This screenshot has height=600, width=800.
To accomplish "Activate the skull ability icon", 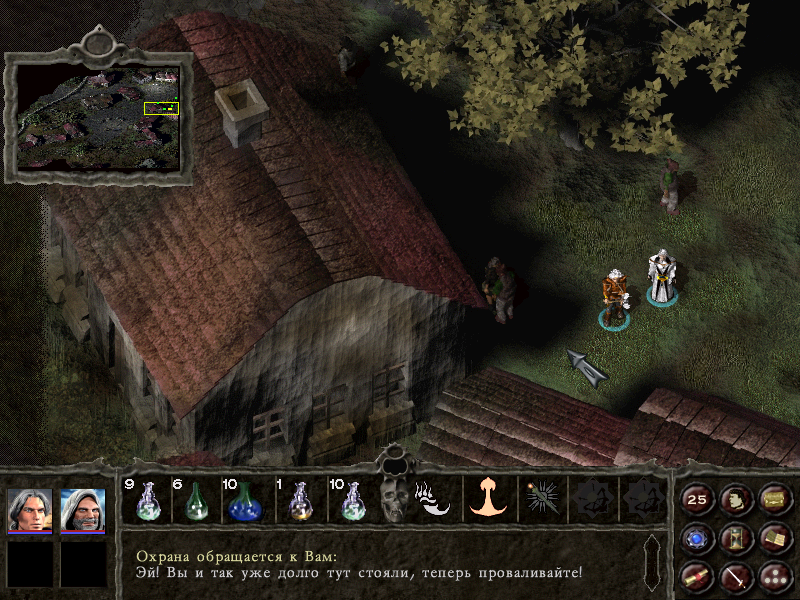I will point(393,500).
